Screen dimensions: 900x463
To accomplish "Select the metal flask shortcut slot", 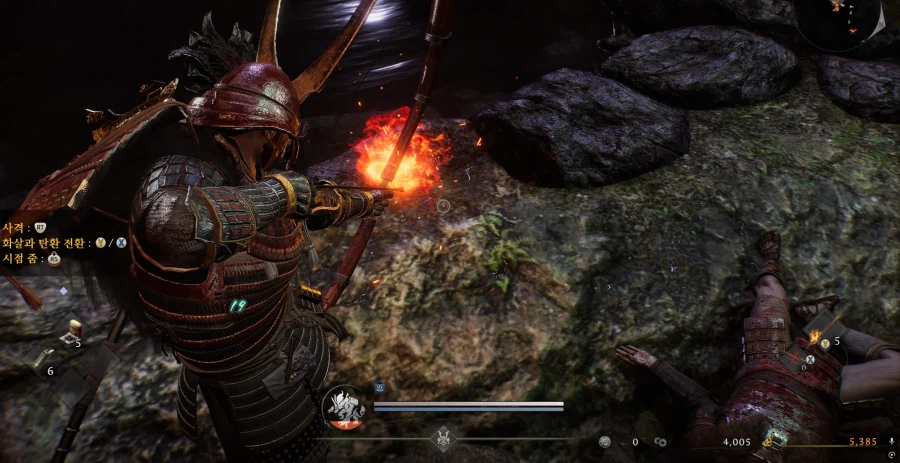I will point(42,360).
